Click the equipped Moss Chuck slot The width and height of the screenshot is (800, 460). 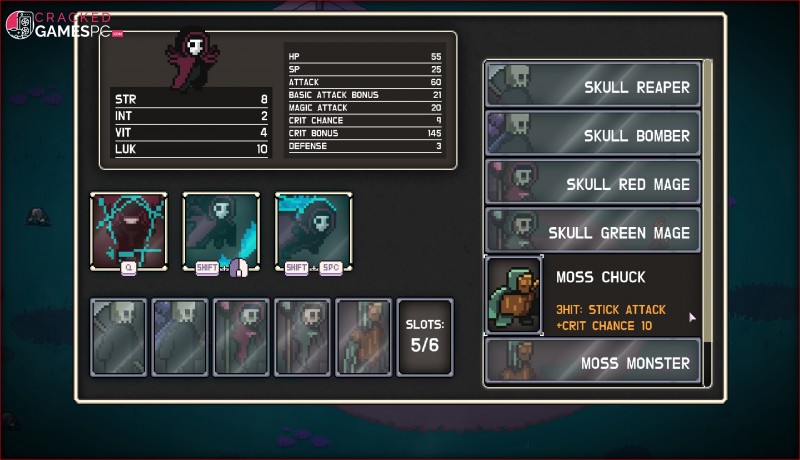click(363, 337)
